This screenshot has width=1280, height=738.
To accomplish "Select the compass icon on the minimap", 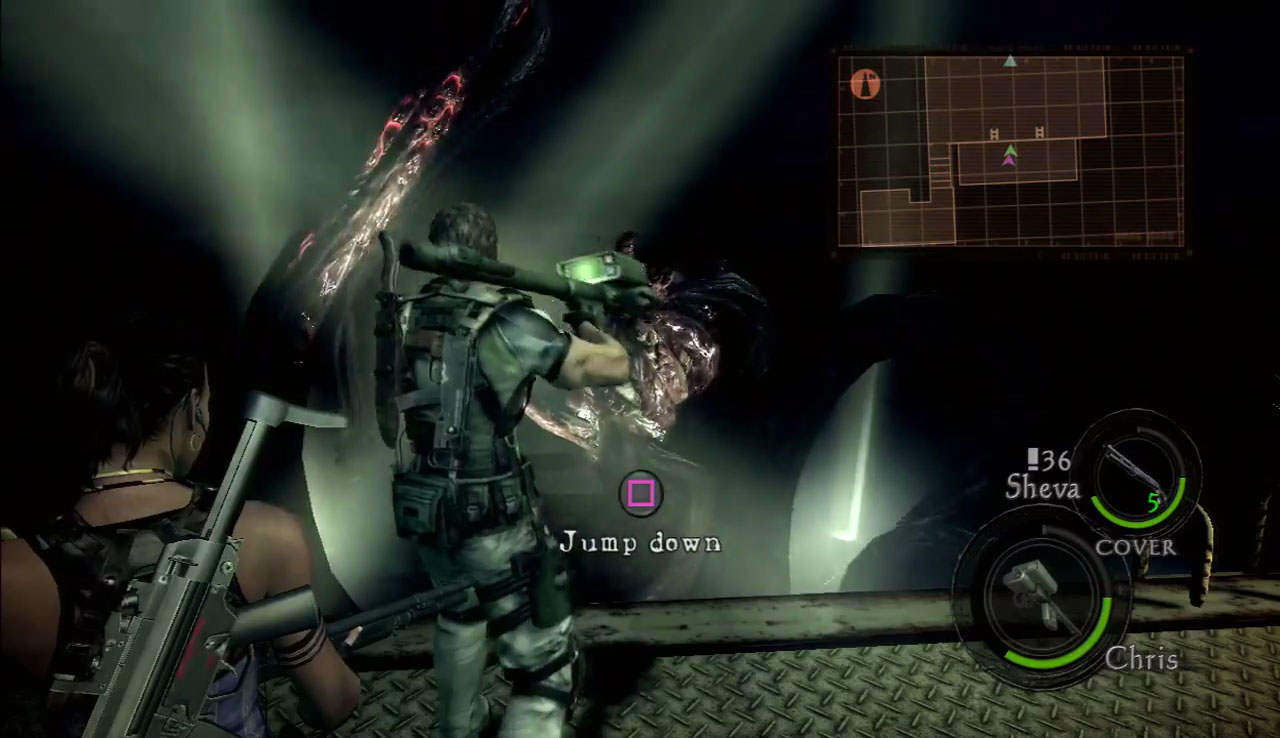I will click(x=863, y=83).
